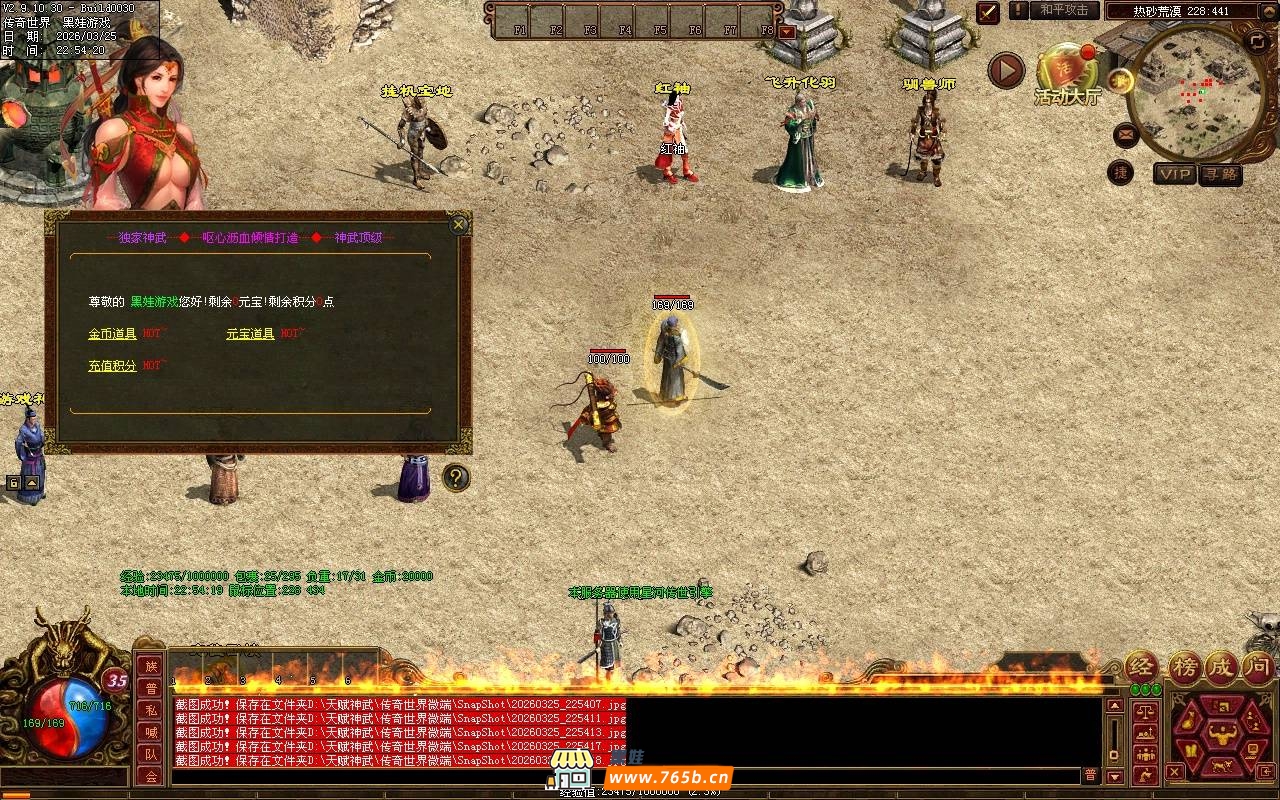The height and width of the screenshot is (800, 1280).
Task: Choose the 元宝道具 ingot items link
Action: tap(250, 334)
